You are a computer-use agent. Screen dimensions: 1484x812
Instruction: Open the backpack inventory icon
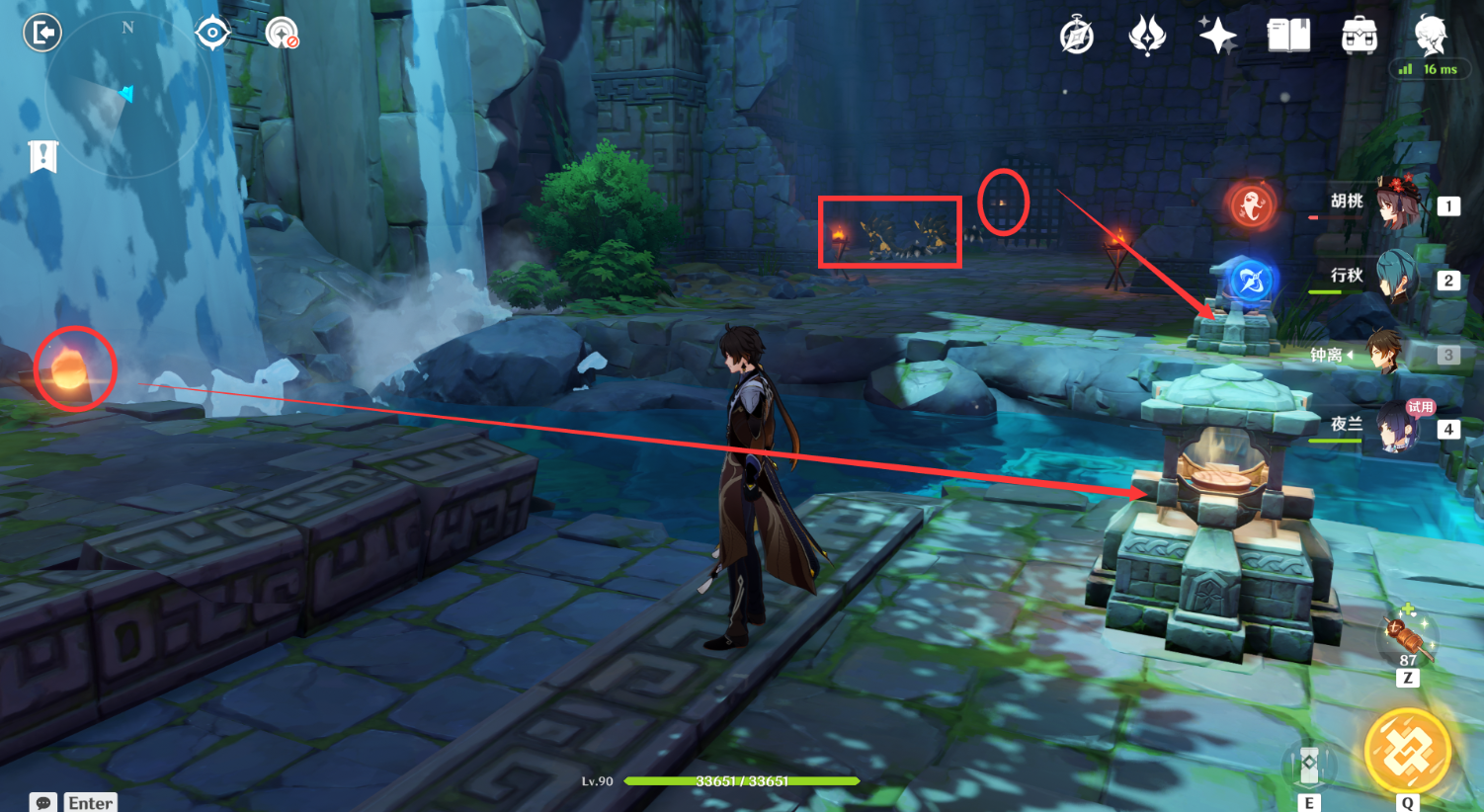(x=1360, y=37)
